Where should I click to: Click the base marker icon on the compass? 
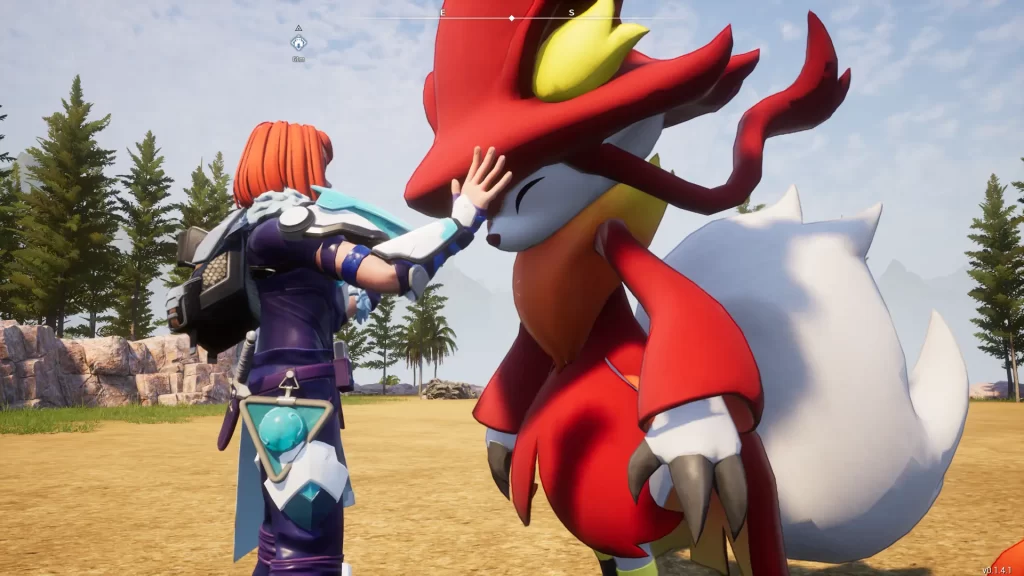[298, 43]
